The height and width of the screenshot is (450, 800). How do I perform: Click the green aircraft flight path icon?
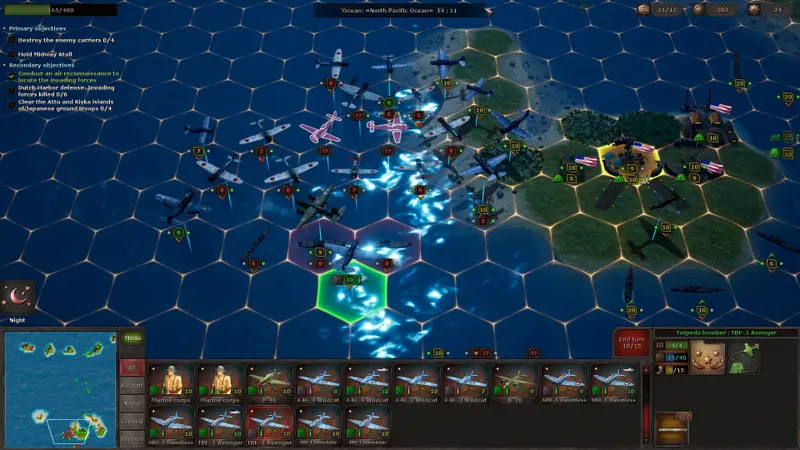coord(744,357)
